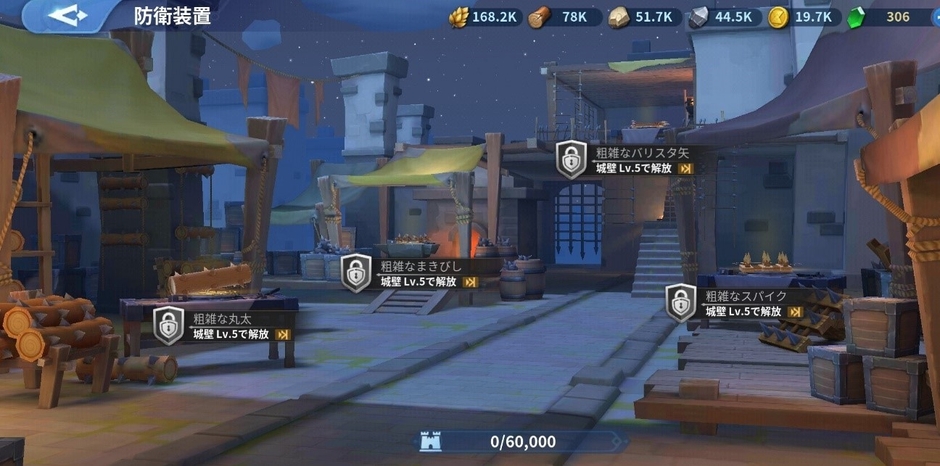Open the food resource counter

(x=484, y=17)
